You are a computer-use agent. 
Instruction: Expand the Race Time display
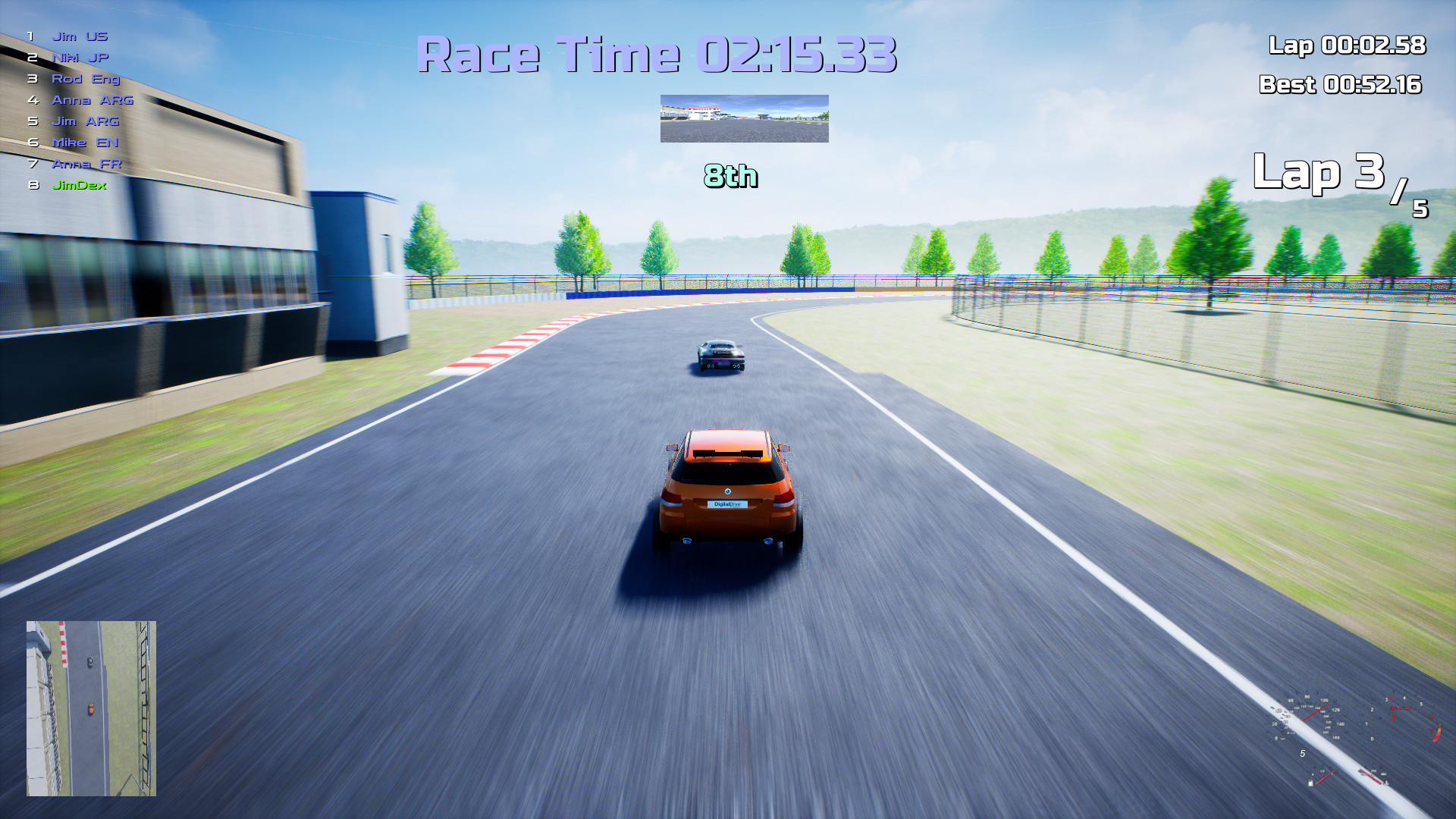pos(660,53)
